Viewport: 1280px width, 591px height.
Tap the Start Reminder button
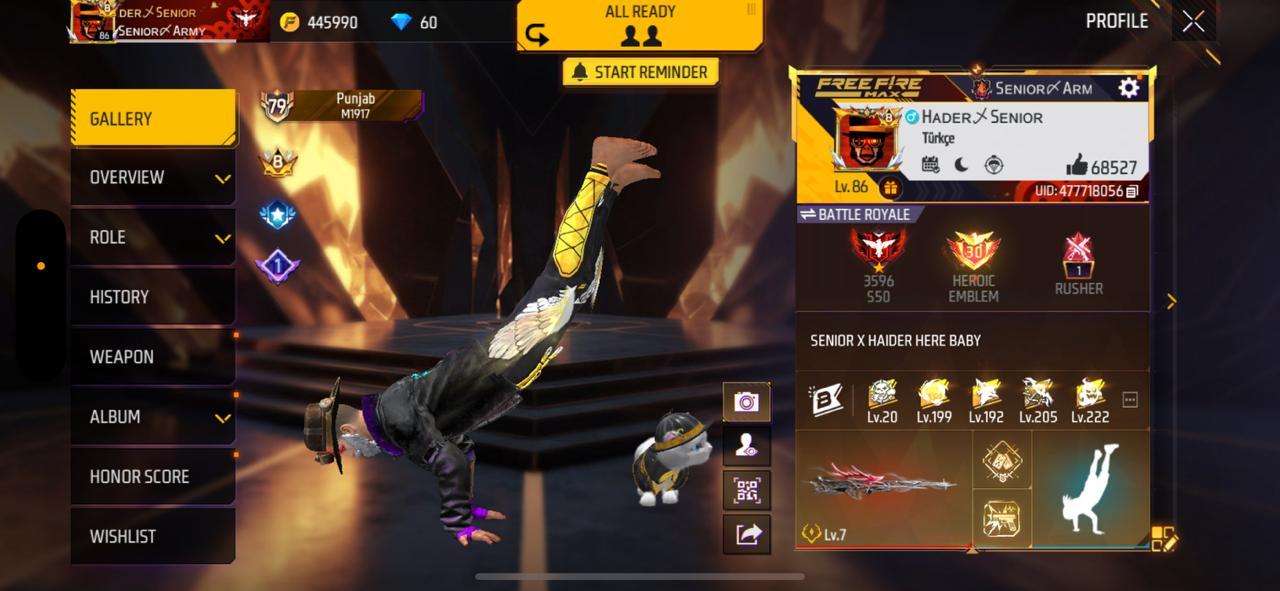(640, 72)
